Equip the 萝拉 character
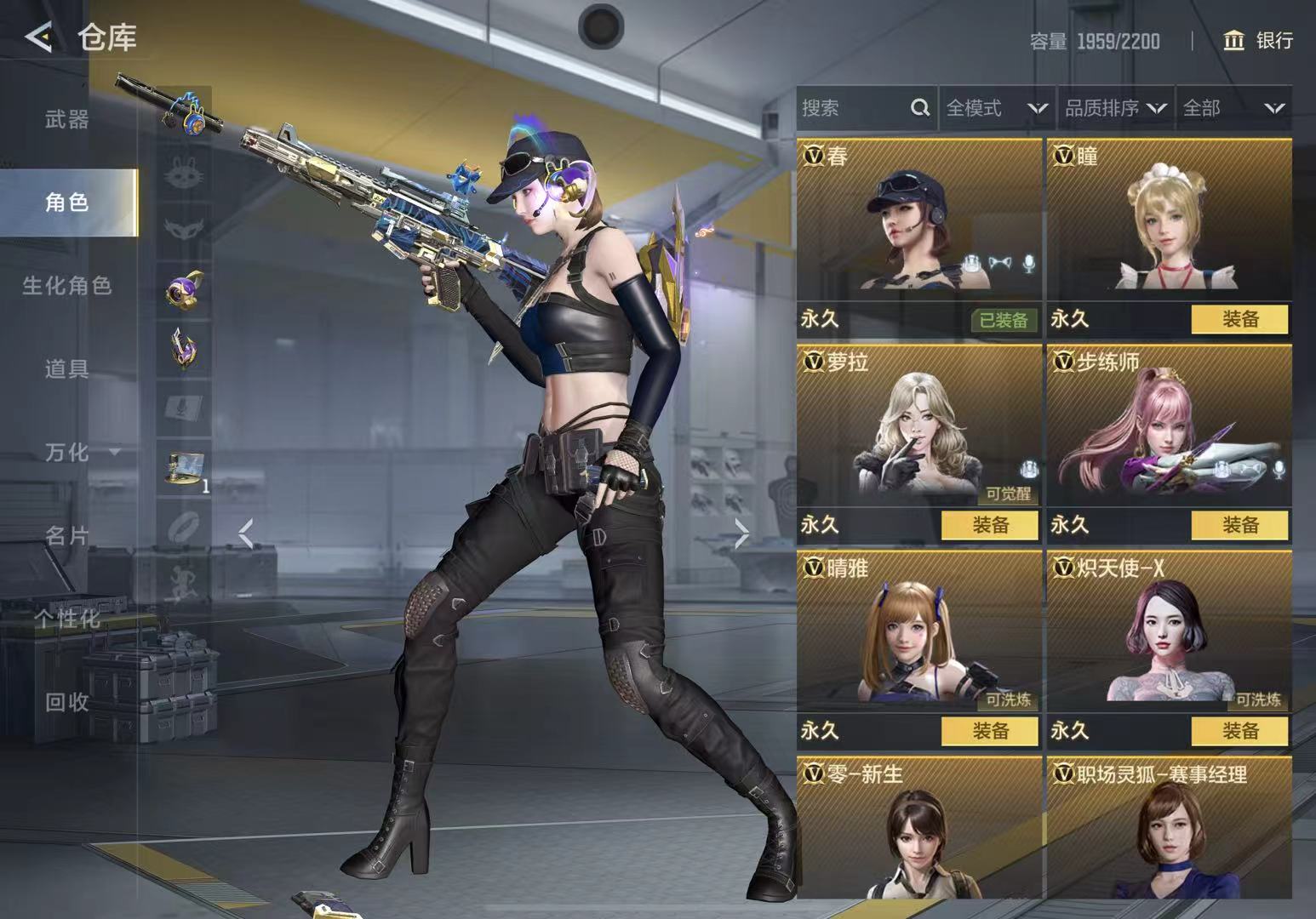Screen dimensions: 1316x919 989,526
